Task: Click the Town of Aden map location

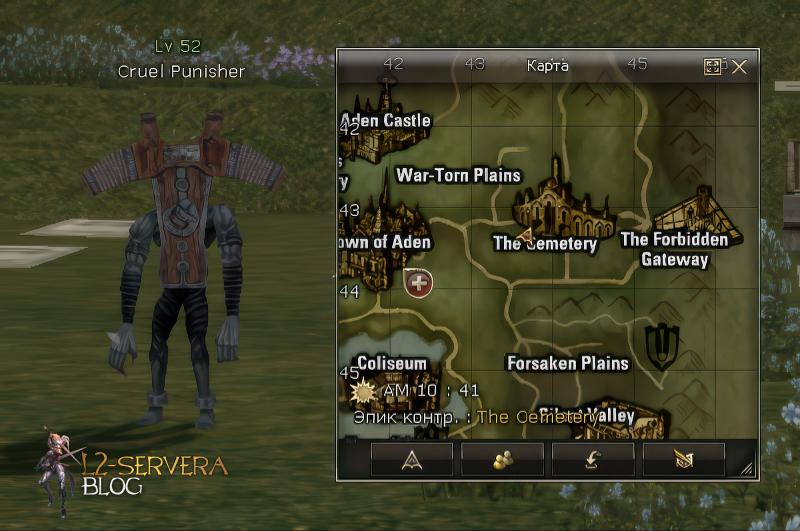Action: (x=385, y=242)
